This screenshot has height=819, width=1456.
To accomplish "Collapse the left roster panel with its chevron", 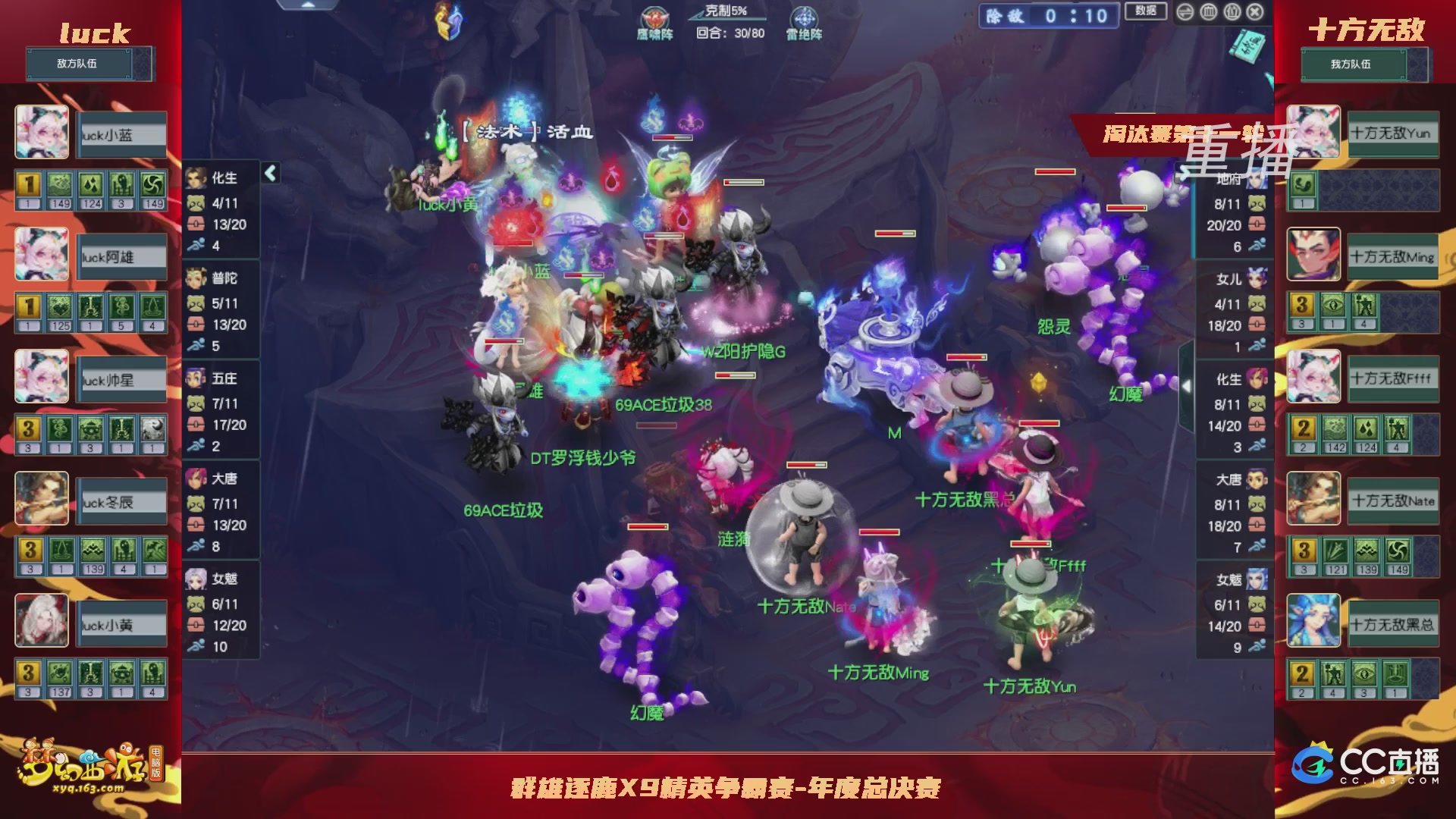I will pos(269,173).
